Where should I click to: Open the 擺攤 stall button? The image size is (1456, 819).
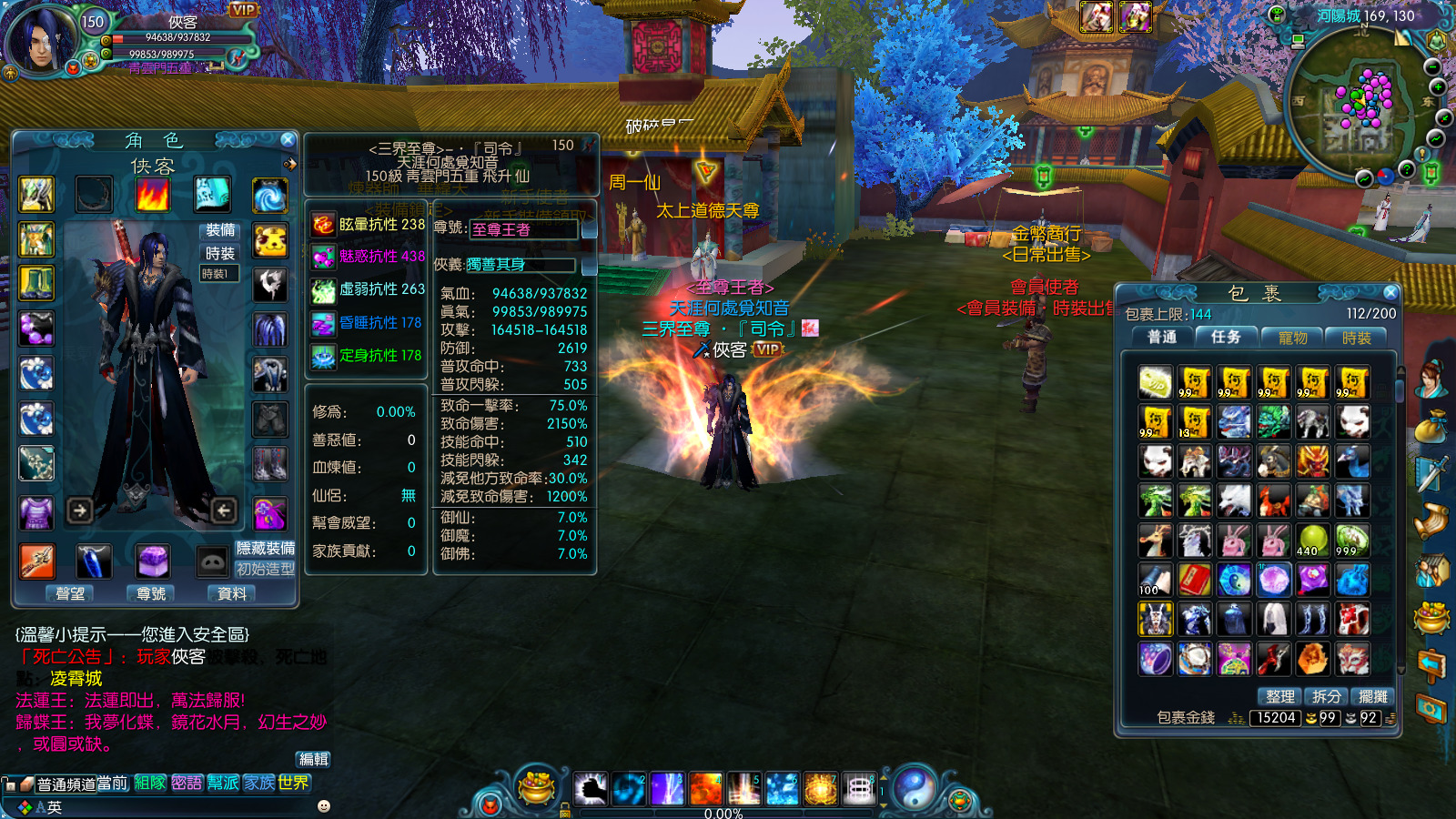pyautogui.click(x=1373, y=696)
